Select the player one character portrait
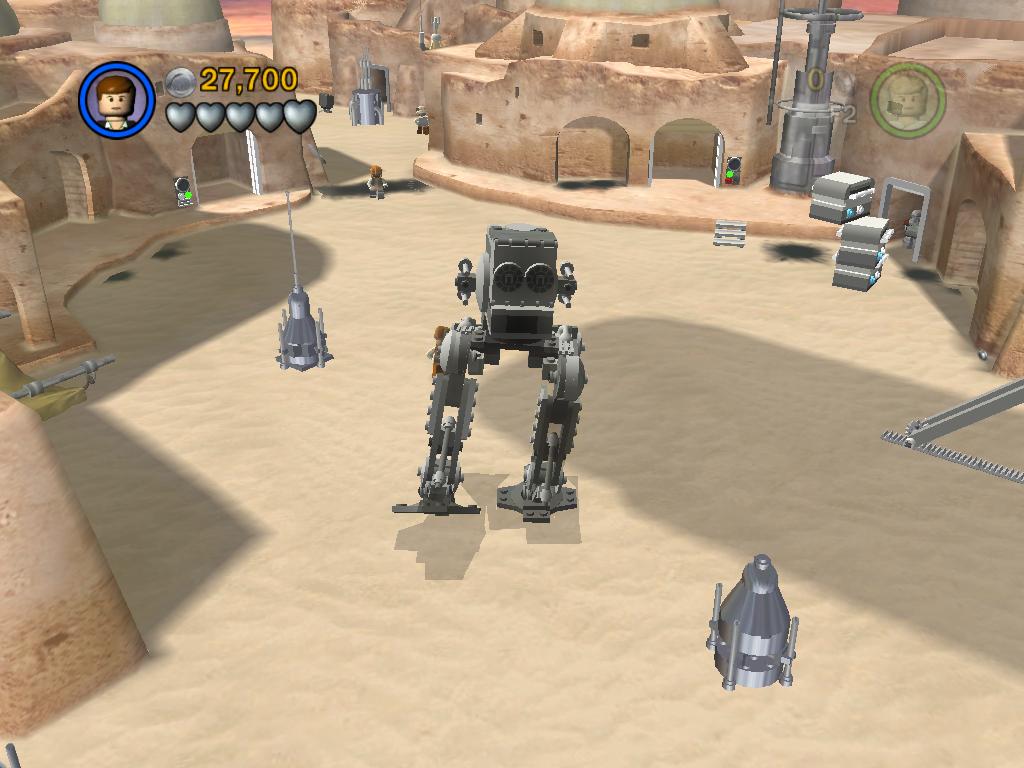This screenshot has height=768, width=1024. [117, 100]
